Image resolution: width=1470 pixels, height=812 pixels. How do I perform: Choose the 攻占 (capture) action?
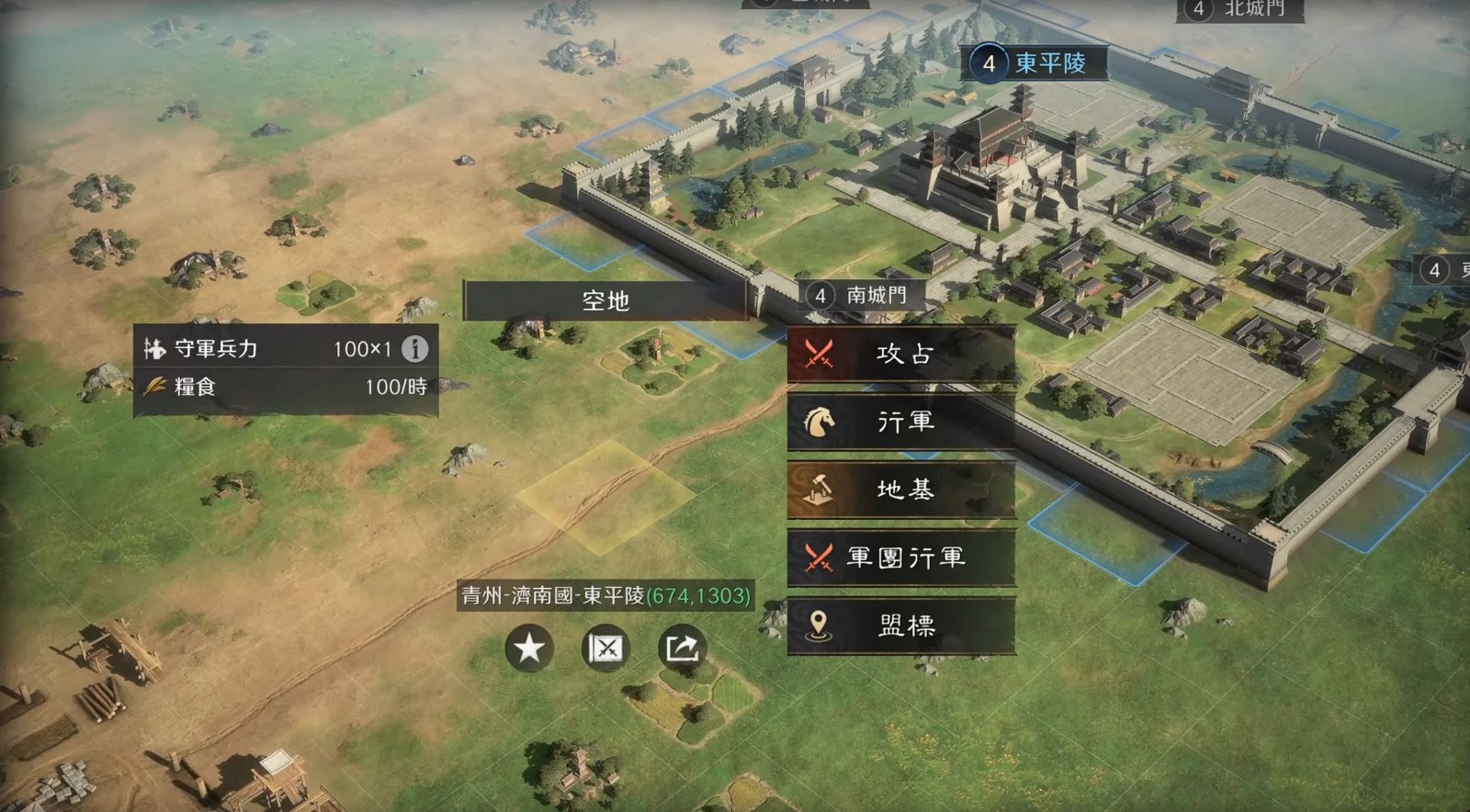click(x=901, y=354)
